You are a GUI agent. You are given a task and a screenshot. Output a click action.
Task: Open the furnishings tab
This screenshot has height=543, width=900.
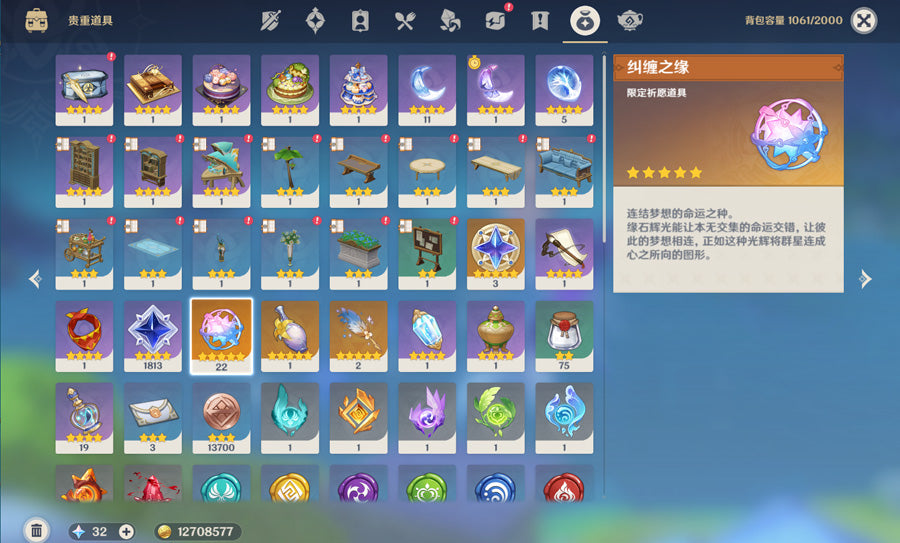pyautogui.click(x=630, y=20)
